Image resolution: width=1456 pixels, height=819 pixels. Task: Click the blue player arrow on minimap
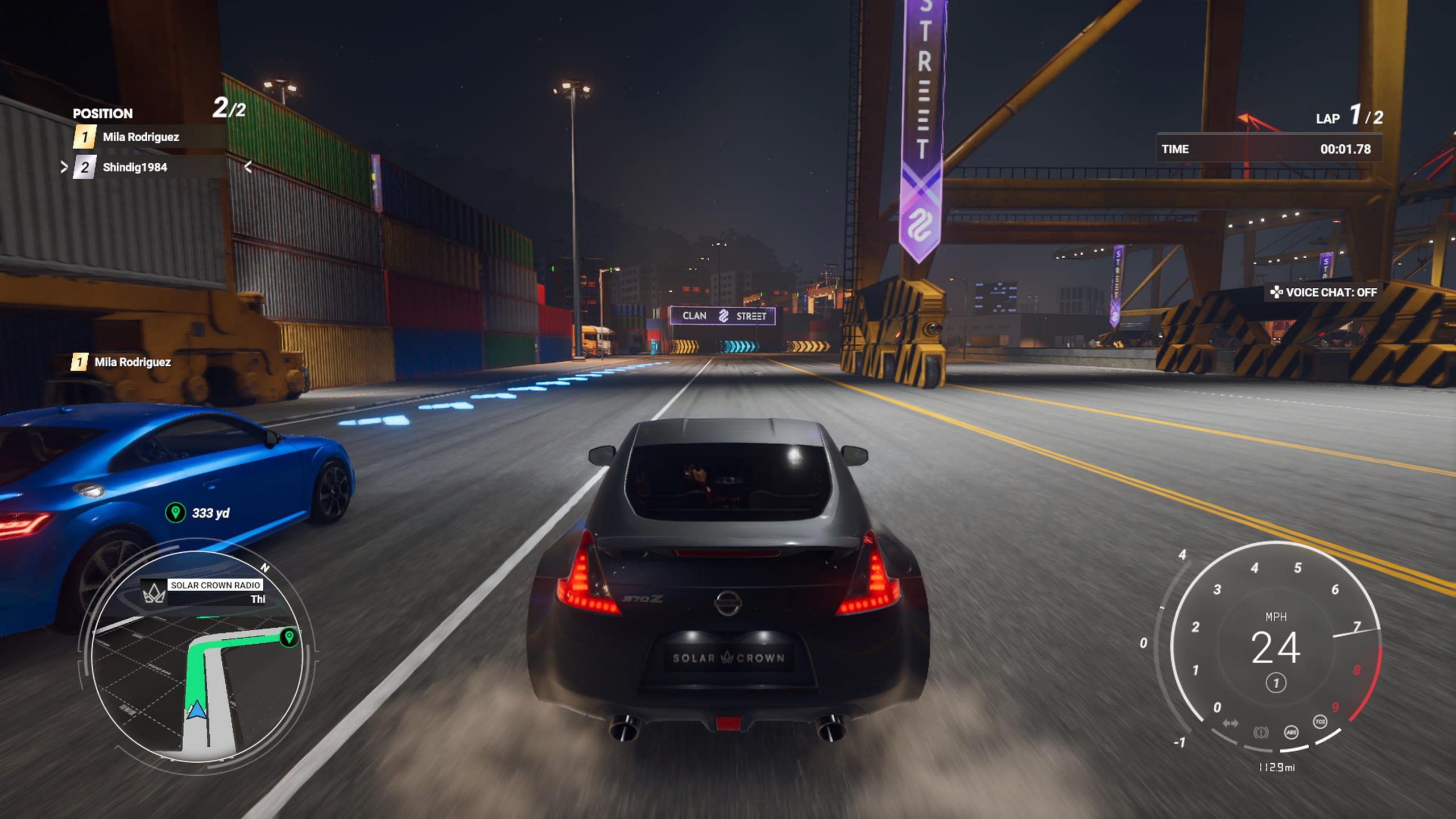pos(196,710)
